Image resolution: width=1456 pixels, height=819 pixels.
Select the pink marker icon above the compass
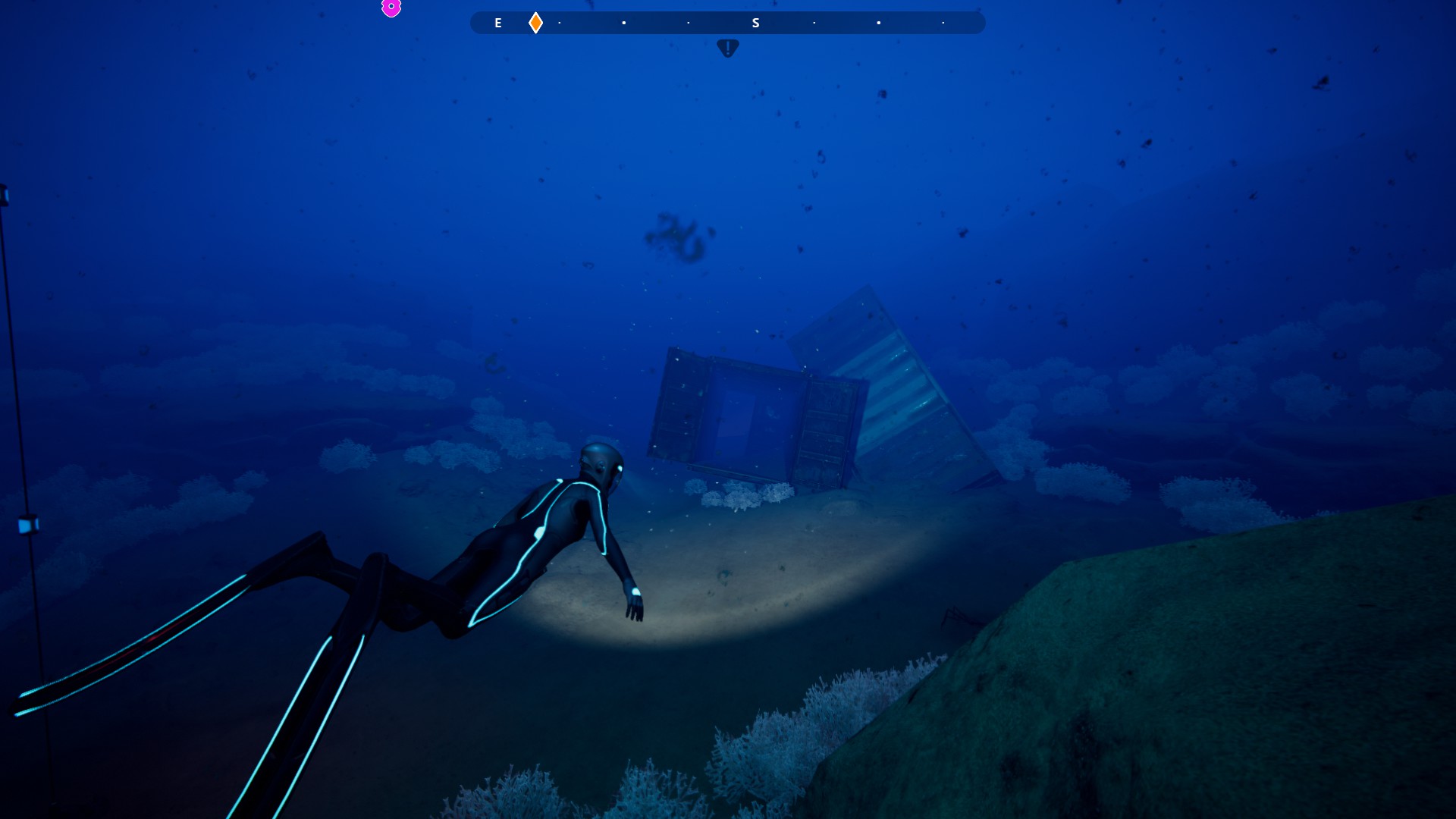coord(391,8)
